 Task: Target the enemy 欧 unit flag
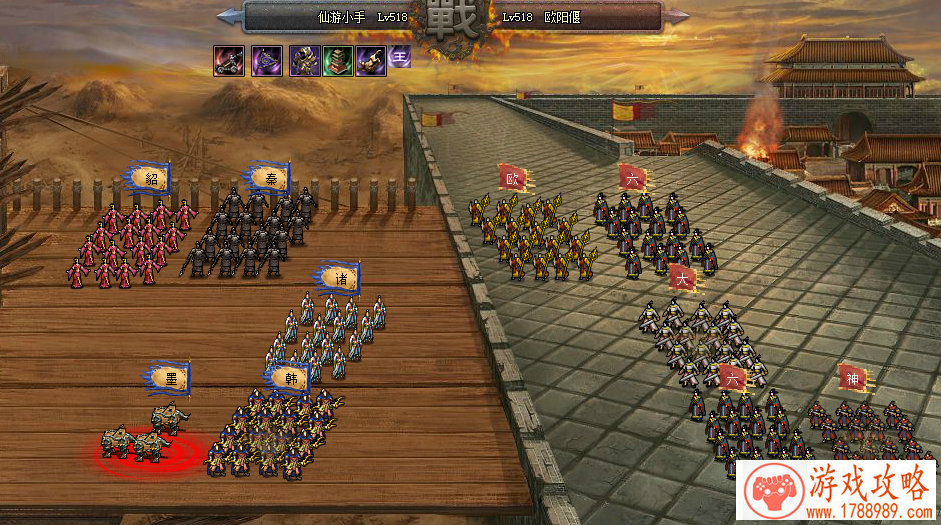pyautogui.click(x=513, y=179)
